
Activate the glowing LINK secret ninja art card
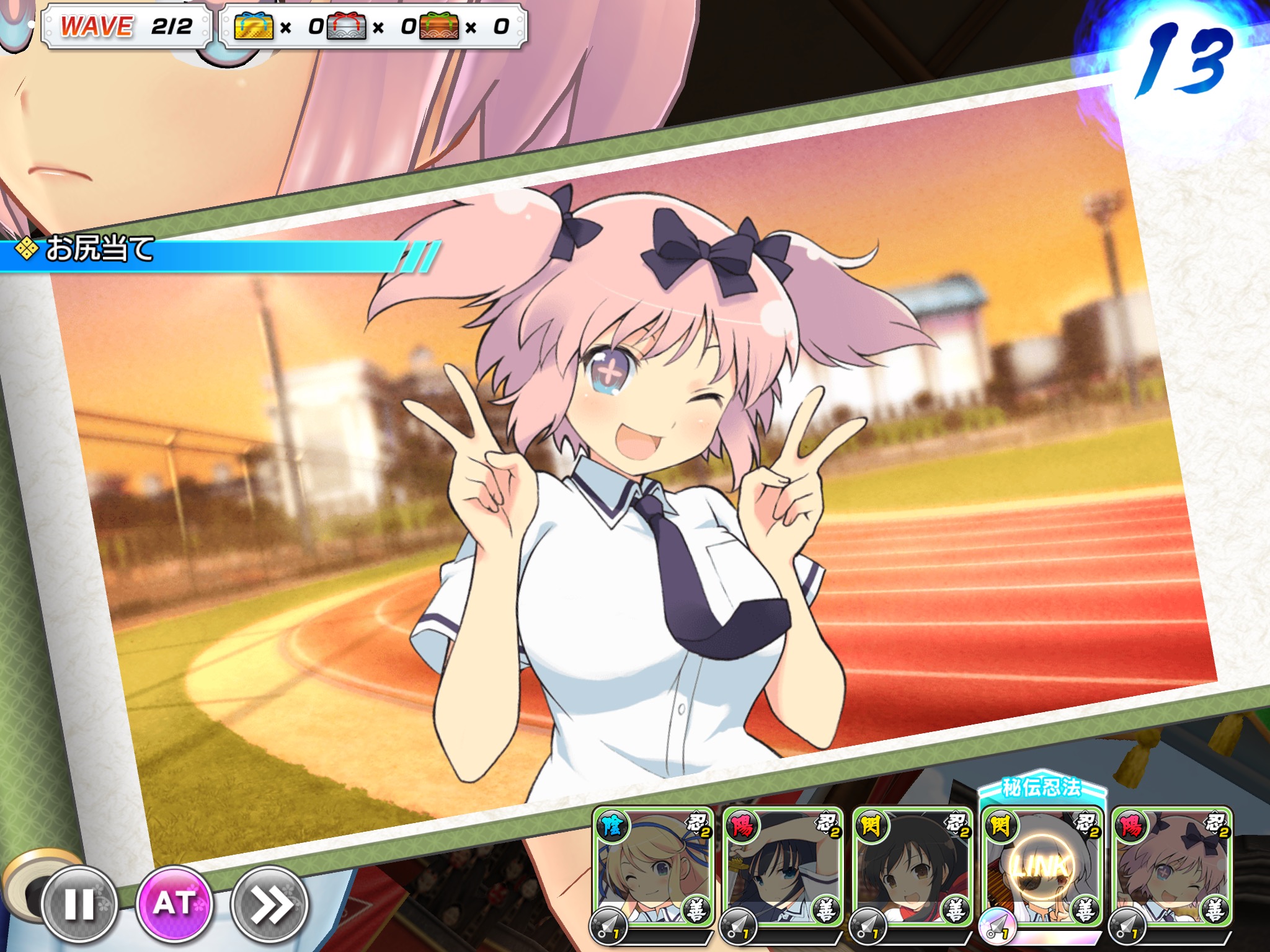pos(1042,868)
